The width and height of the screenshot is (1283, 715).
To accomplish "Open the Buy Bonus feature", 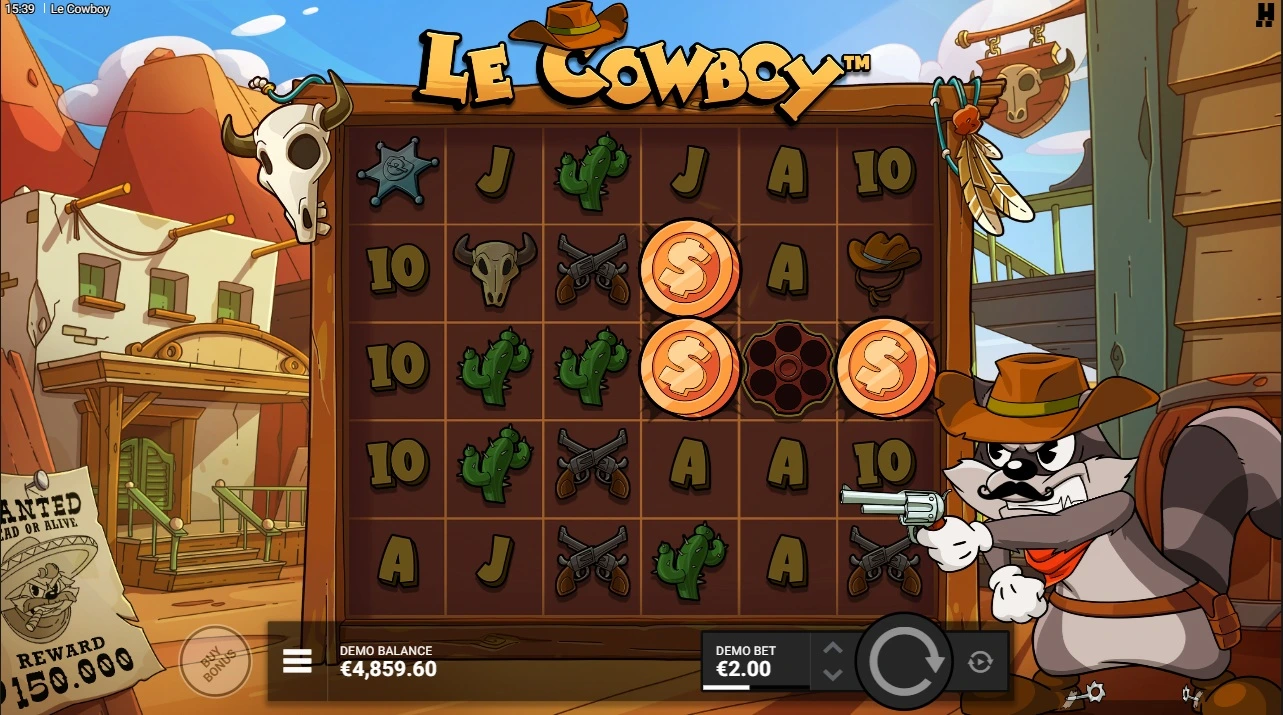I will (214, 660).
